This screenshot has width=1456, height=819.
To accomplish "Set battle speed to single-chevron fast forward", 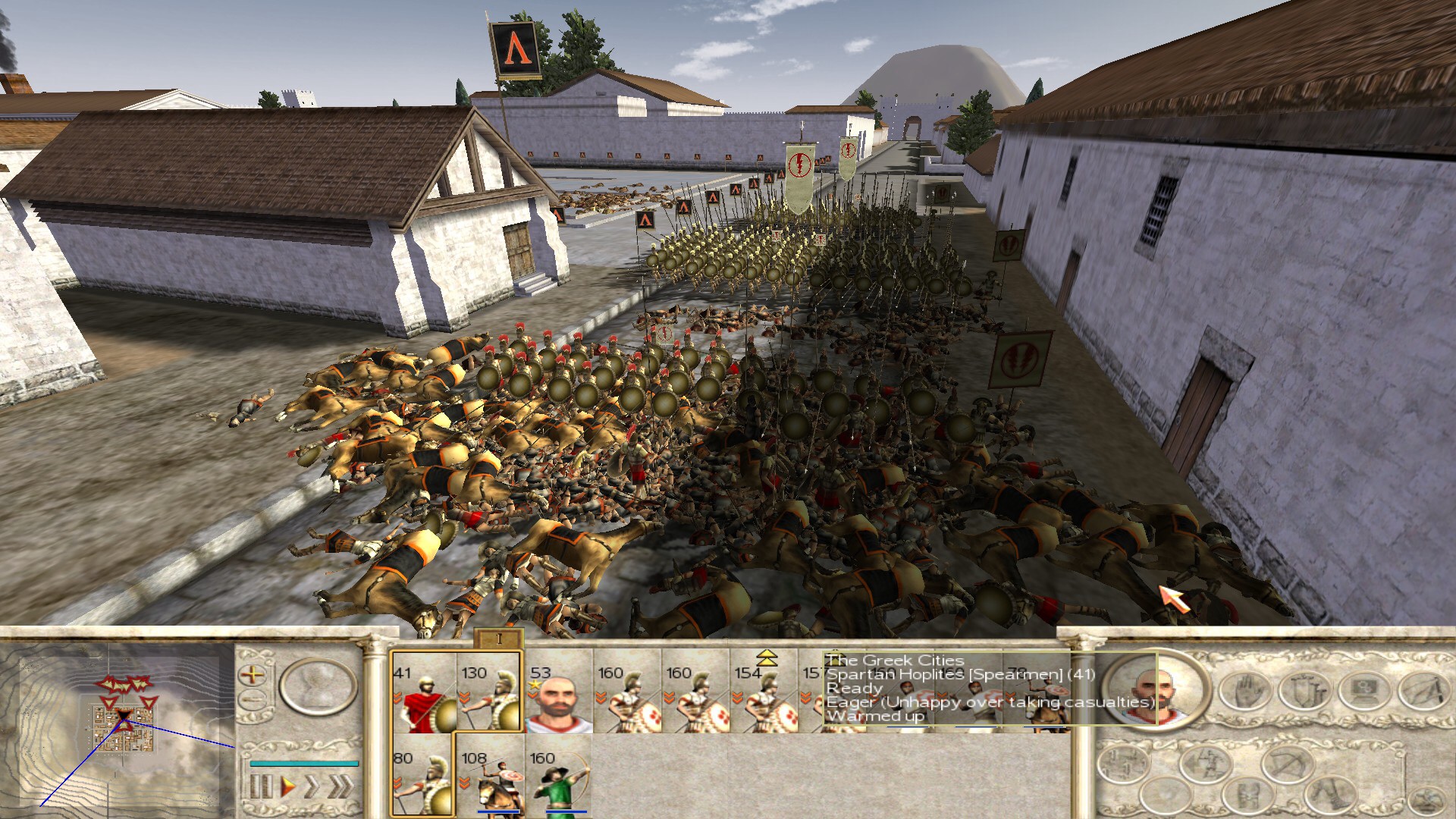I will pyautogui.click(x=311, y=786).
